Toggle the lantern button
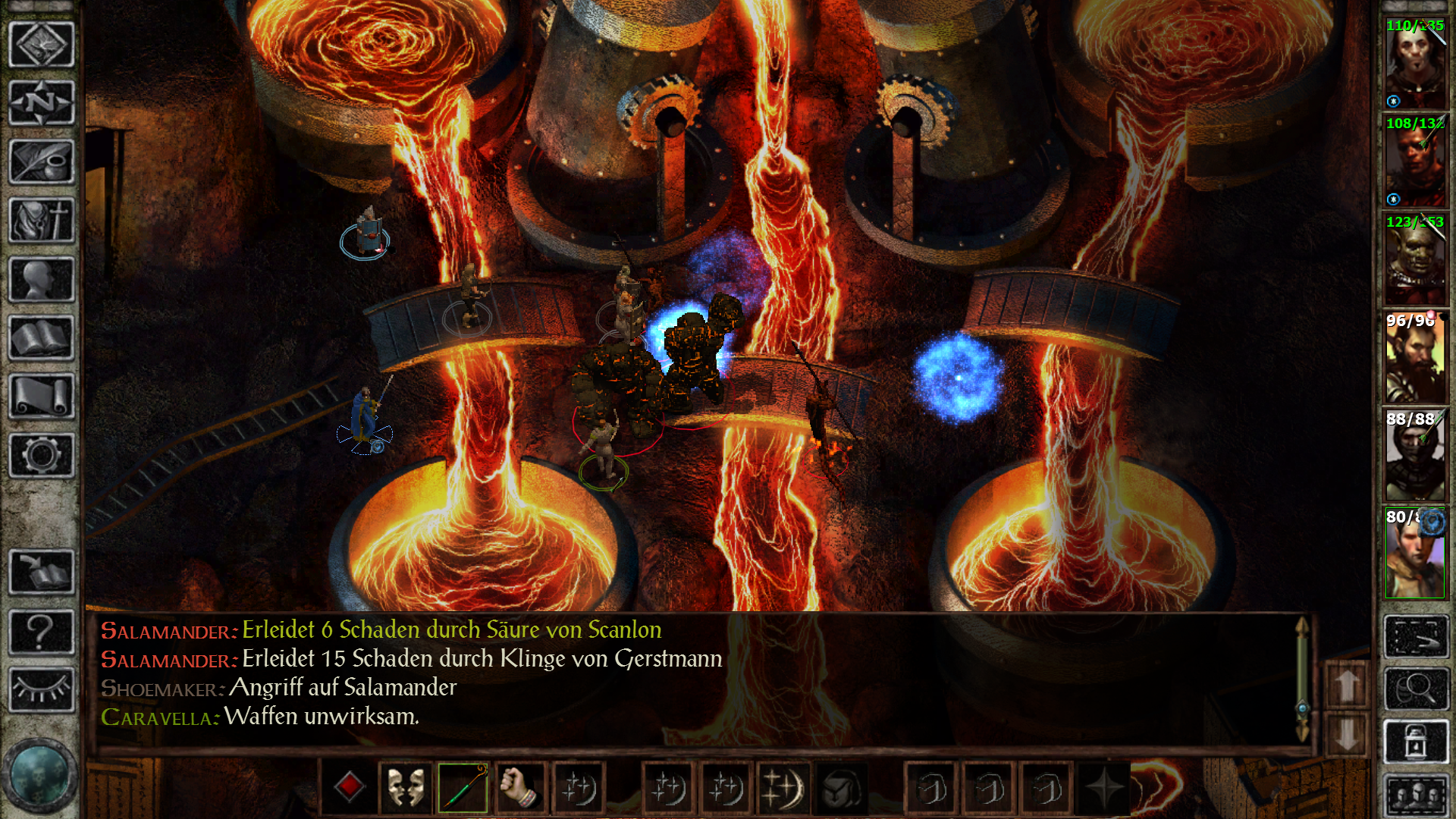This screenshot has height=819, width=1456. (x=1415, y=741)
